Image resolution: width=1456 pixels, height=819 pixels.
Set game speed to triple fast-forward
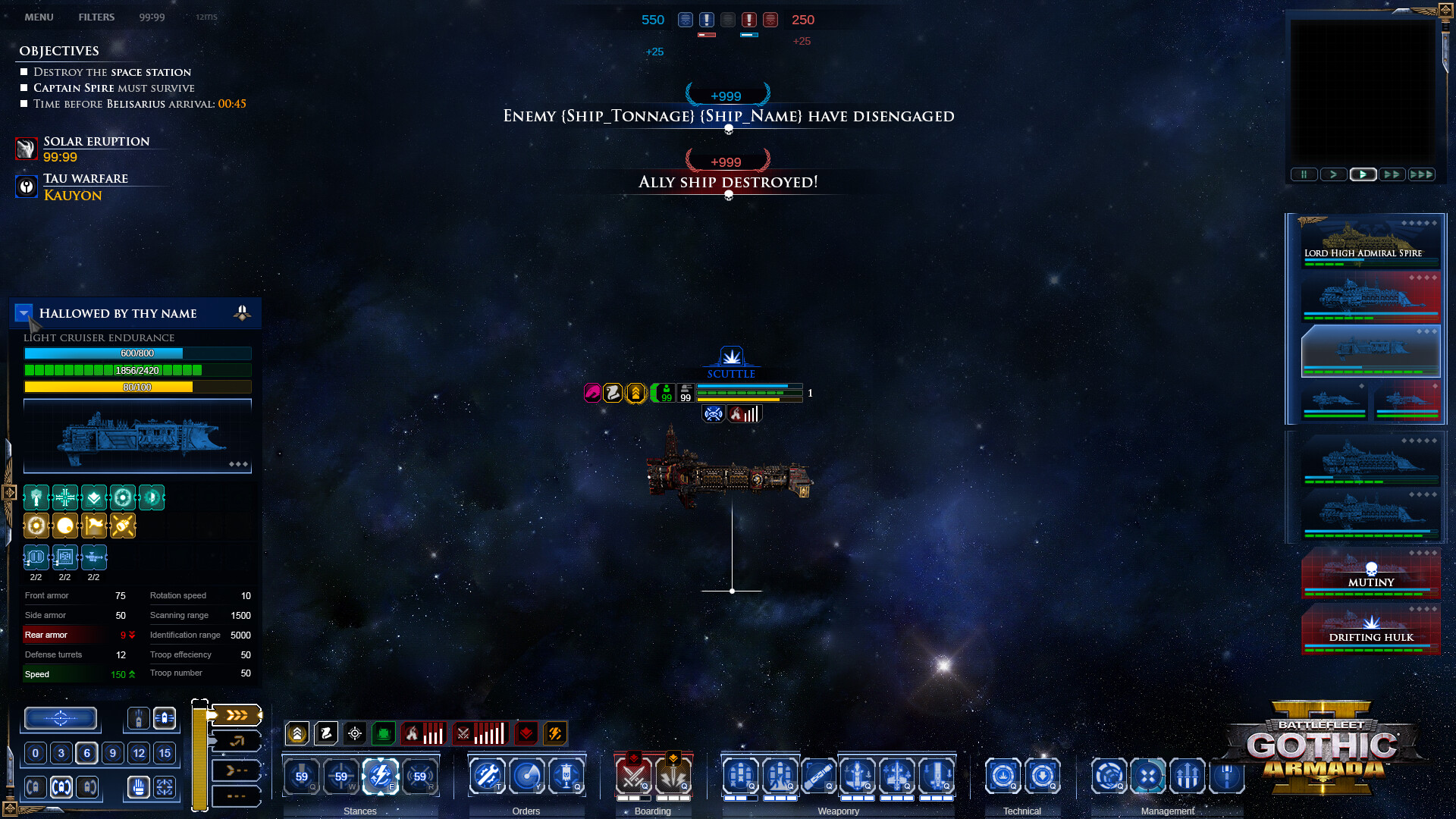coord(1421,174)
